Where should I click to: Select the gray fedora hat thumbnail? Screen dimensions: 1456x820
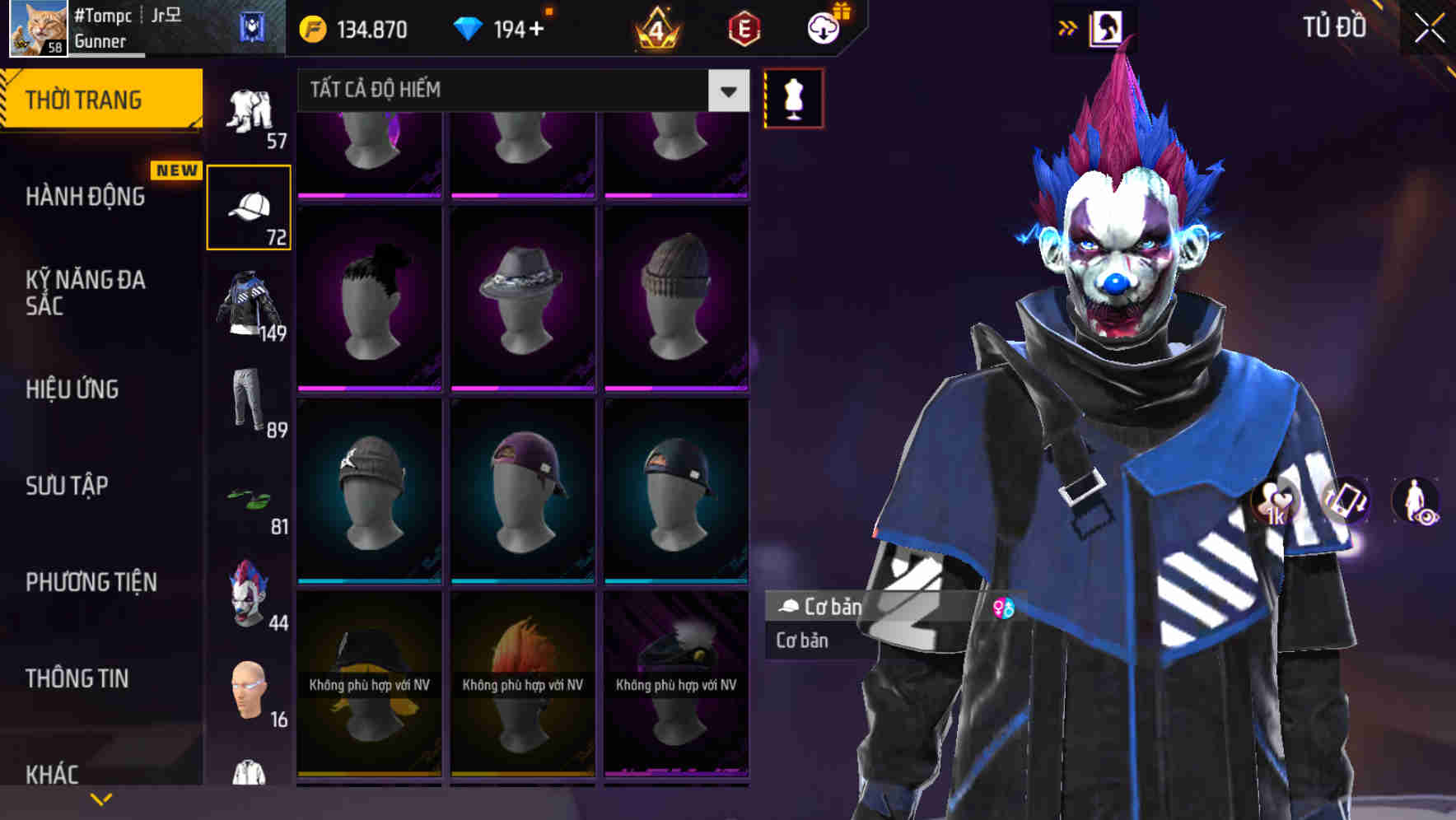coord(524,295)
